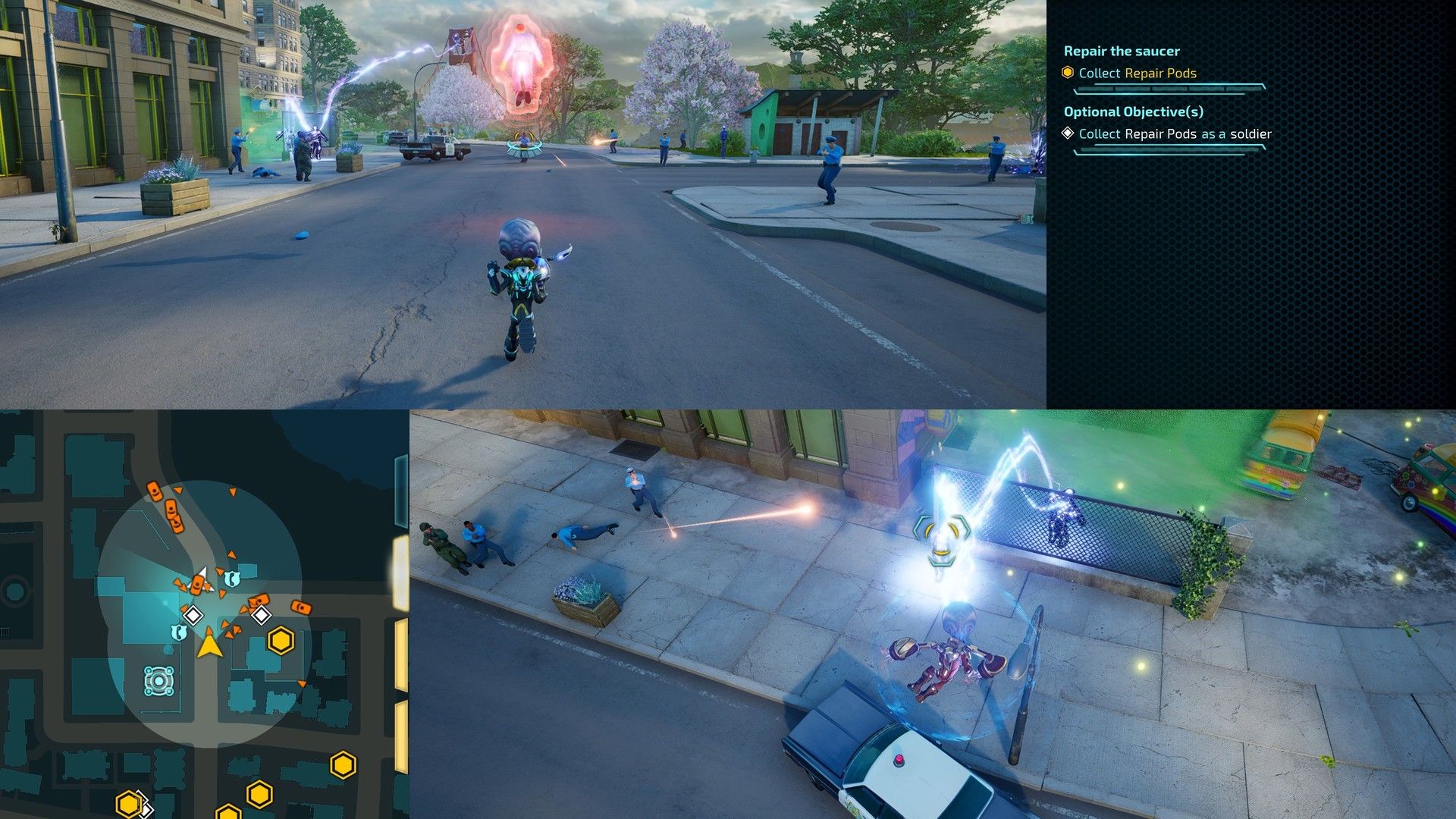Select the saucer landing zone icon on minimap
The image size is (1456, 819).
(x=158, y=680)
